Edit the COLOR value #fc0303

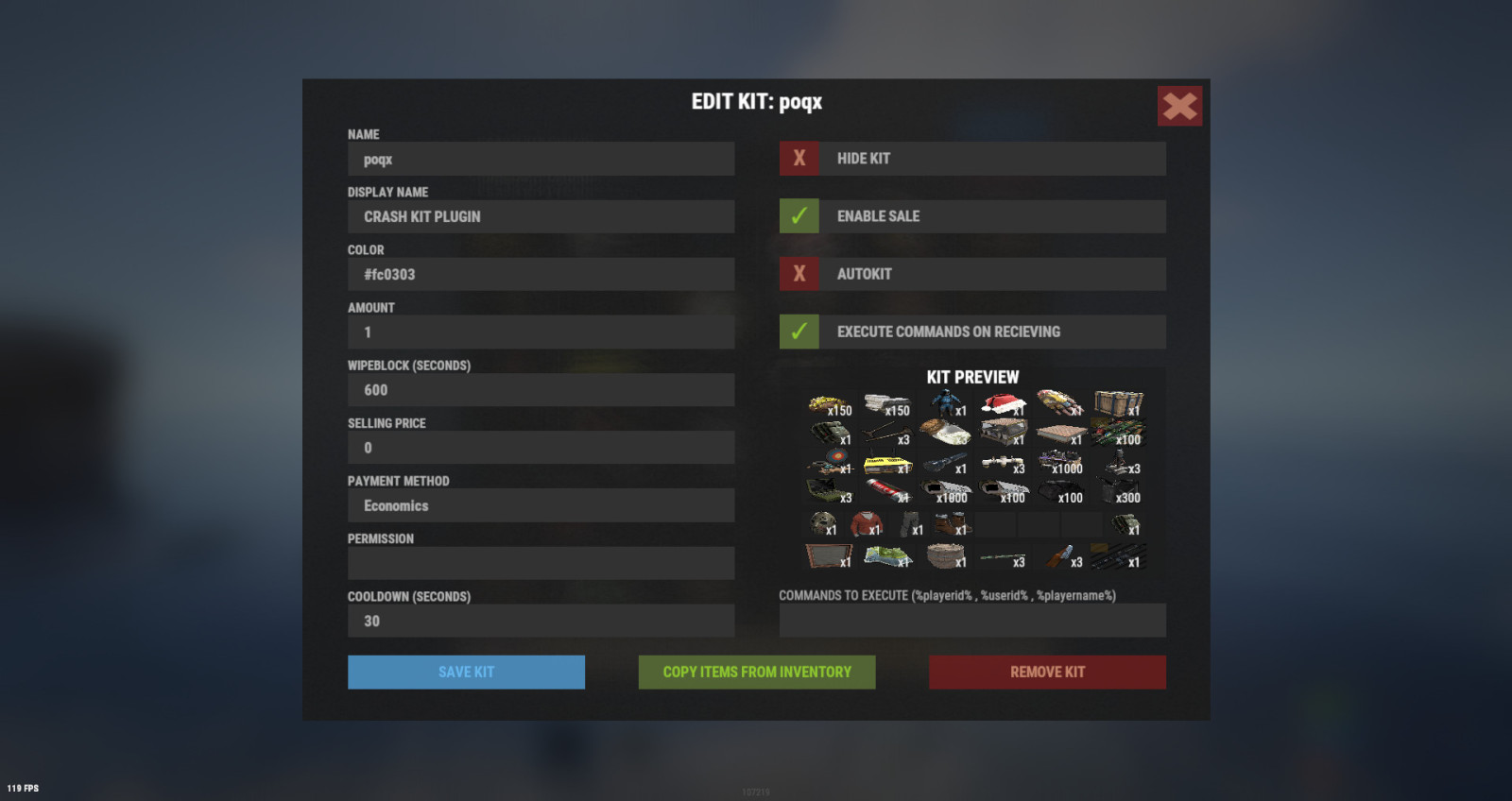541,274
